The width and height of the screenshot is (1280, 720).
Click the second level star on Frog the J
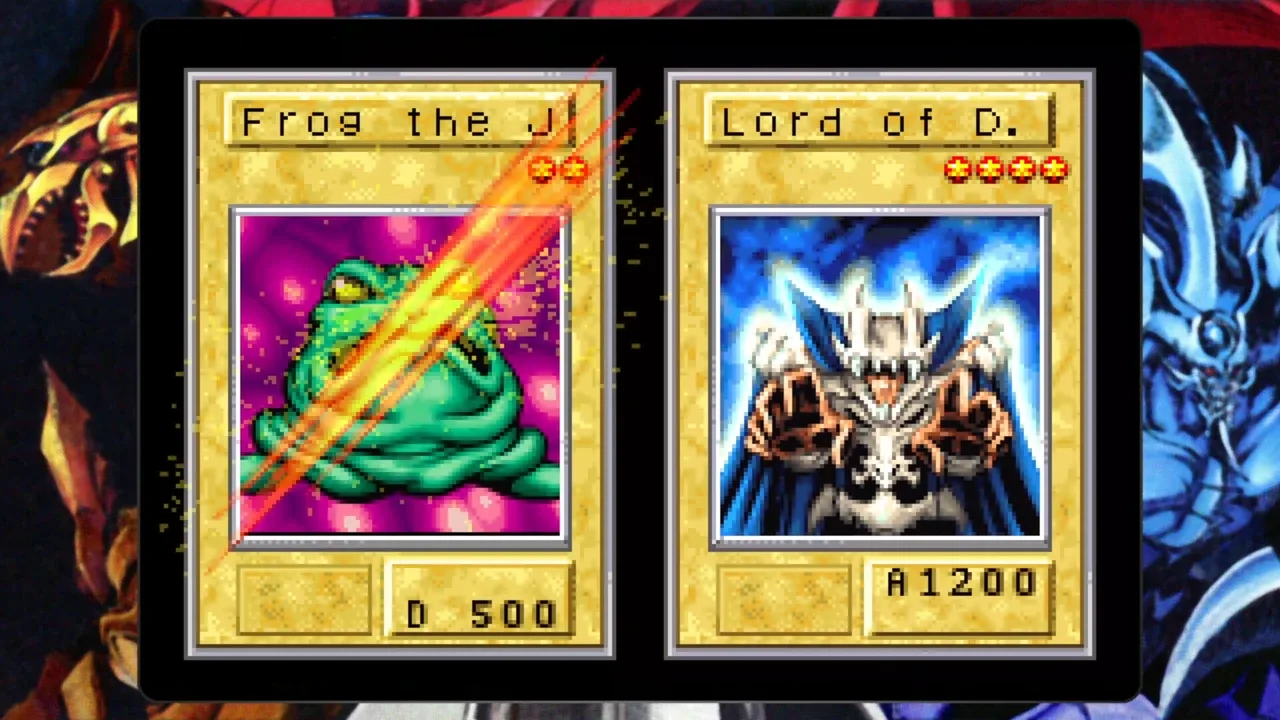click(573, 170)
